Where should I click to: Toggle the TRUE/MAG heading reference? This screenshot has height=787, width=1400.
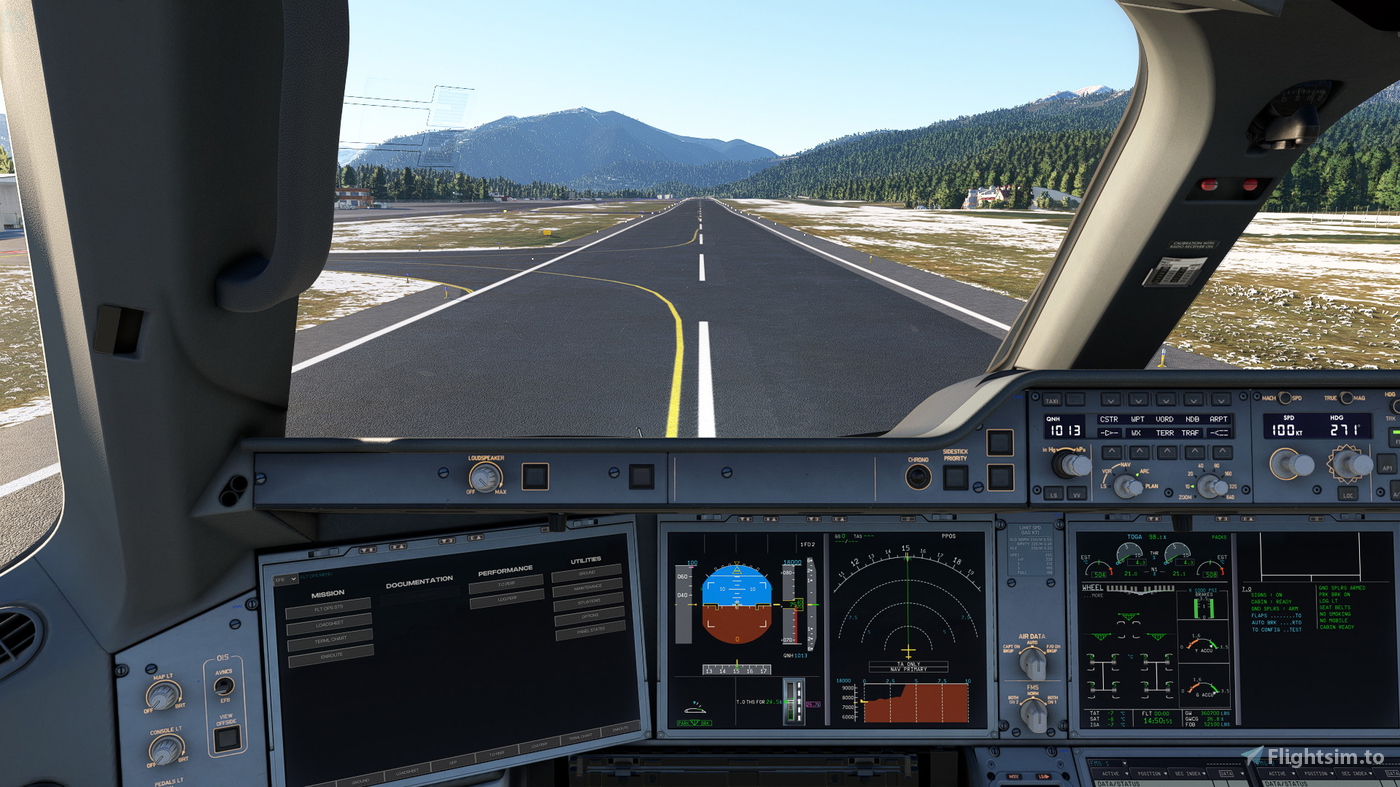point(1347,398)
